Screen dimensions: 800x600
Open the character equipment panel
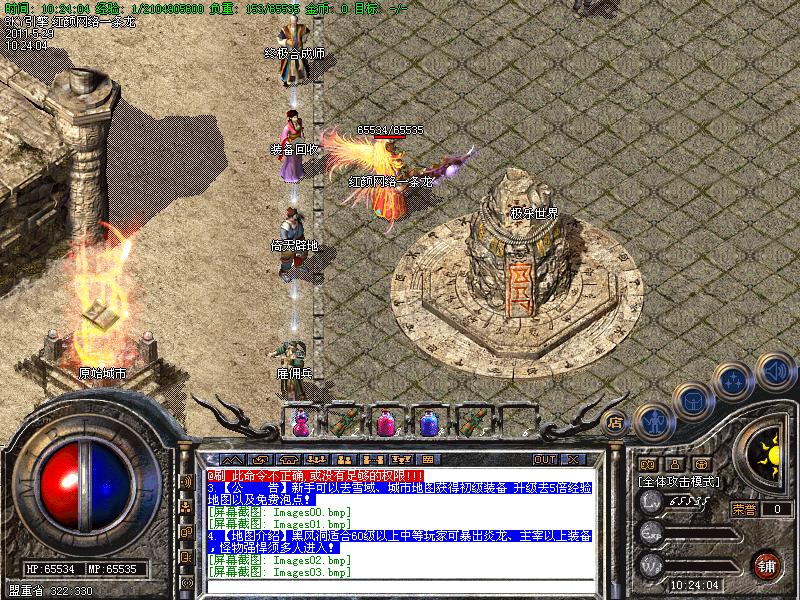coord(652,421)
